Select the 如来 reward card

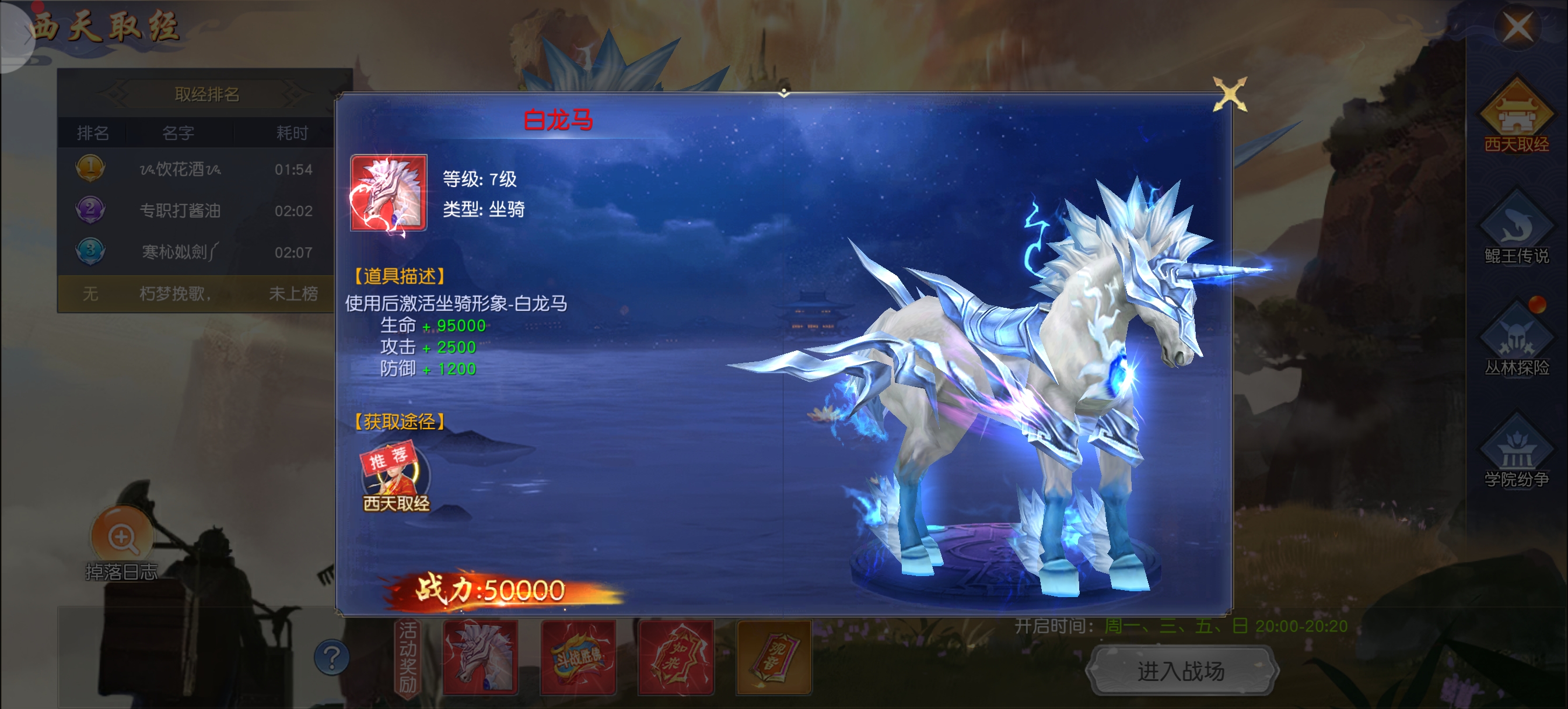pos(675,657)
